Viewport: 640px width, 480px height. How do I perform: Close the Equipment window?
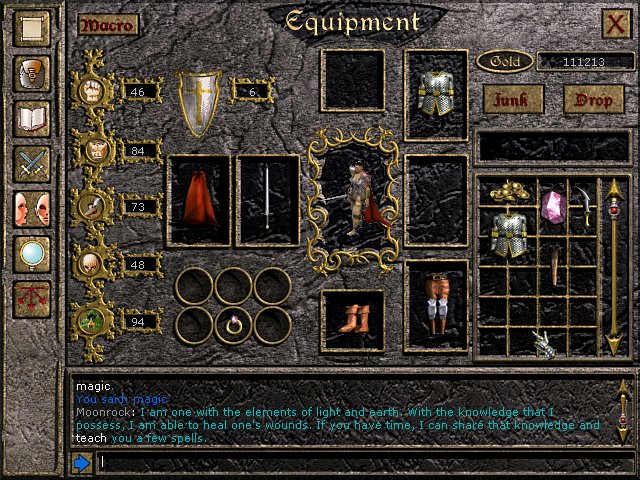[x=616, y=24]
